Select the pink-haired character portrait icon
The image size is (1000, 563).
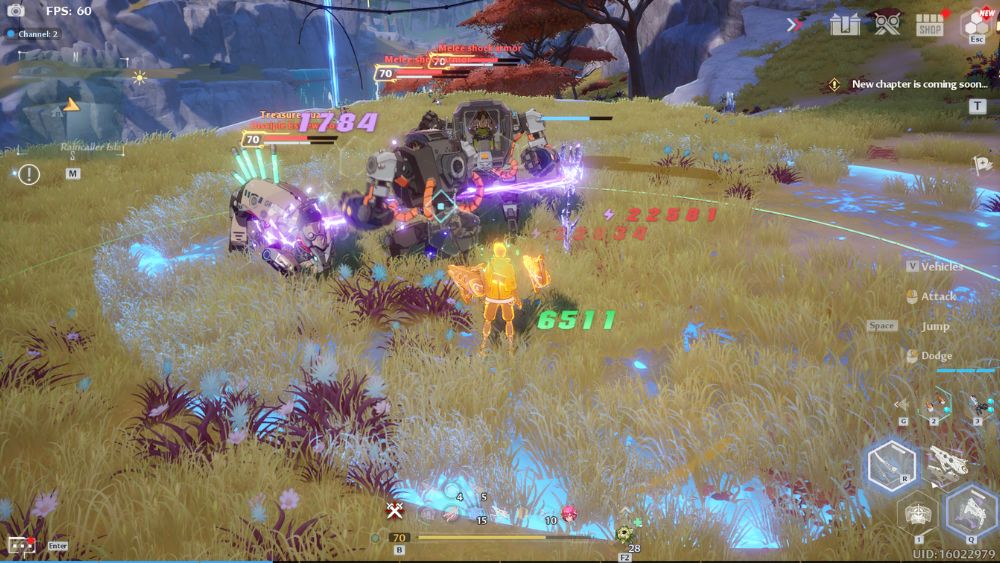pos(569,513)
